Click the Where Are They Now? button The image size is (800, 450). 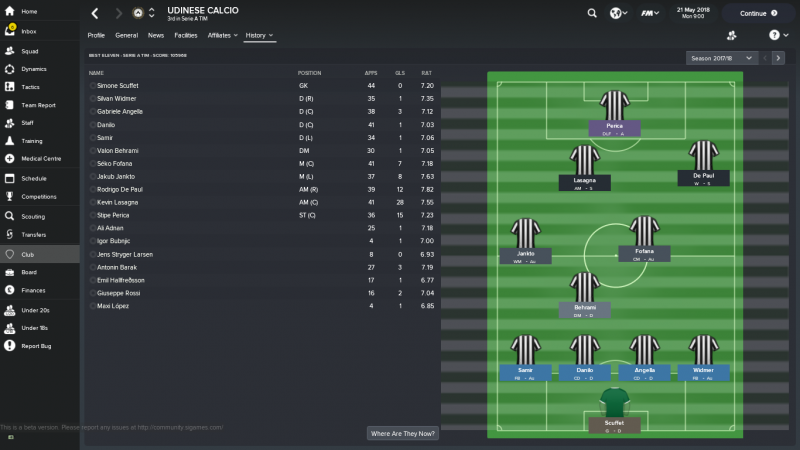click(403, 433)
